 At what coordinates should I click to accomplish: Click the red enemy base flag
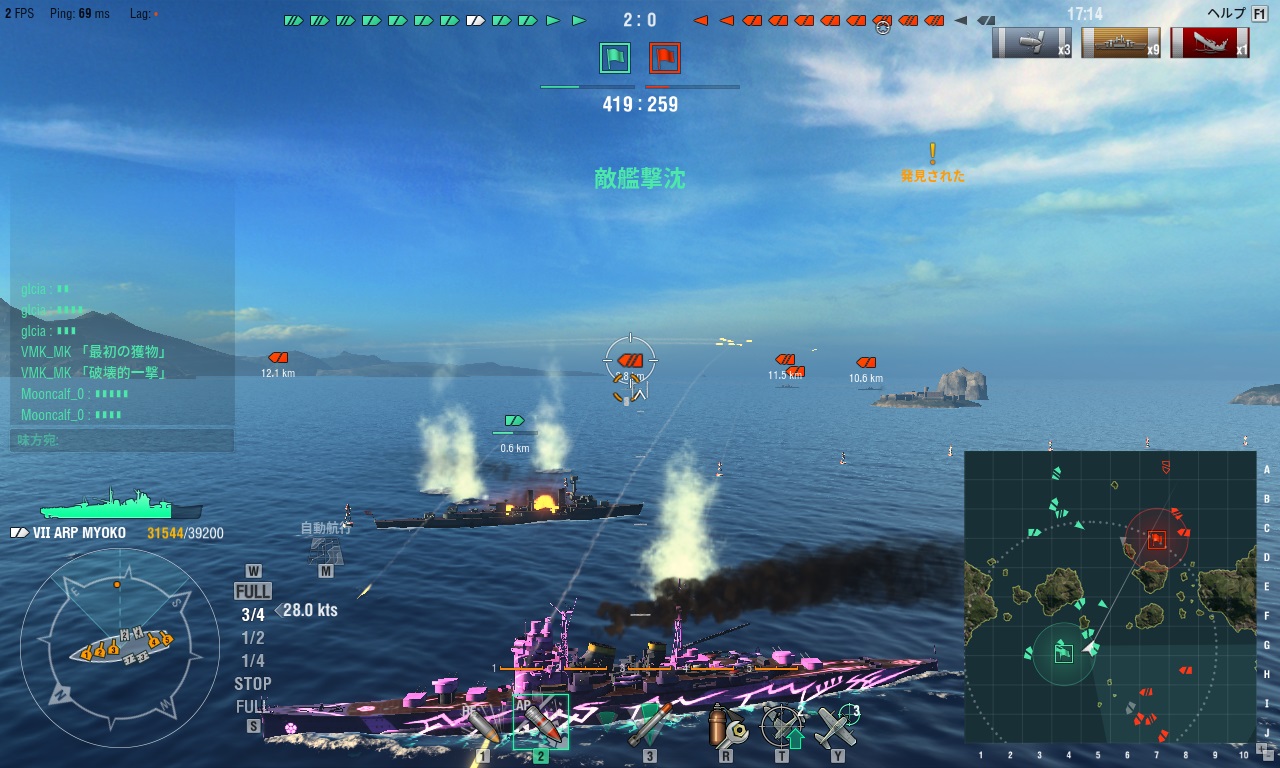pos(665,58)
